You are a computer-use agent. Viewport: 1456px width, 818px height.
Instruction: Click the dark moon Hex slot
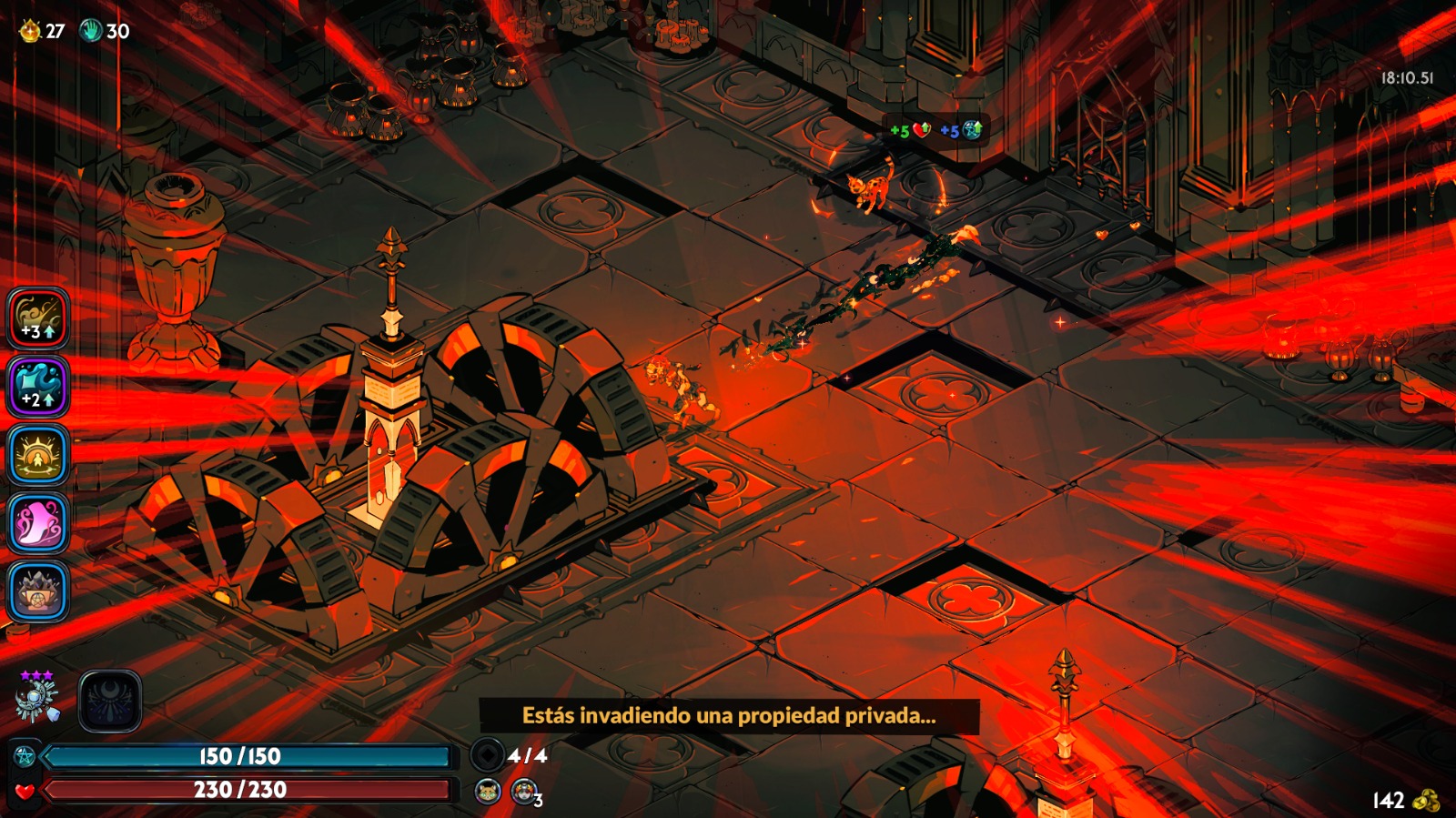coord(110,702)
